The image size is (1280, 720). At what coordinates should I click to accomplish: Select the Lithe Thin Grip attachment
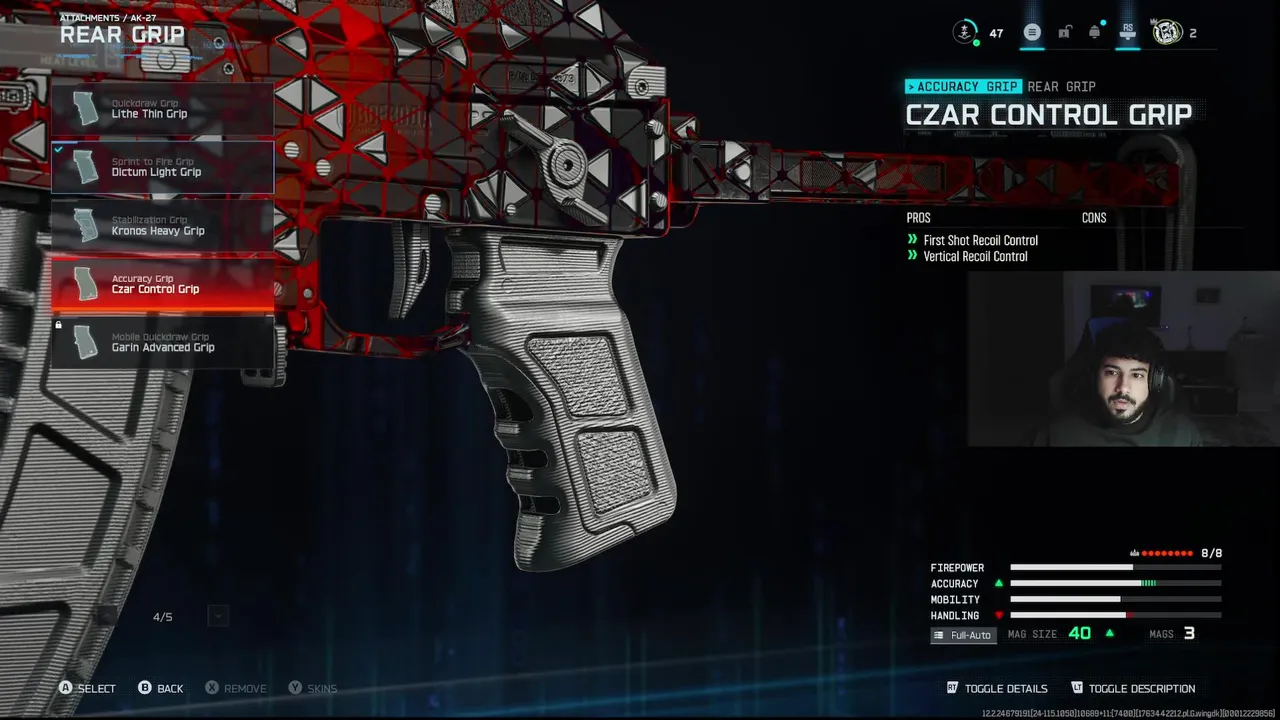pyautogui.click(x=162, y=109)
